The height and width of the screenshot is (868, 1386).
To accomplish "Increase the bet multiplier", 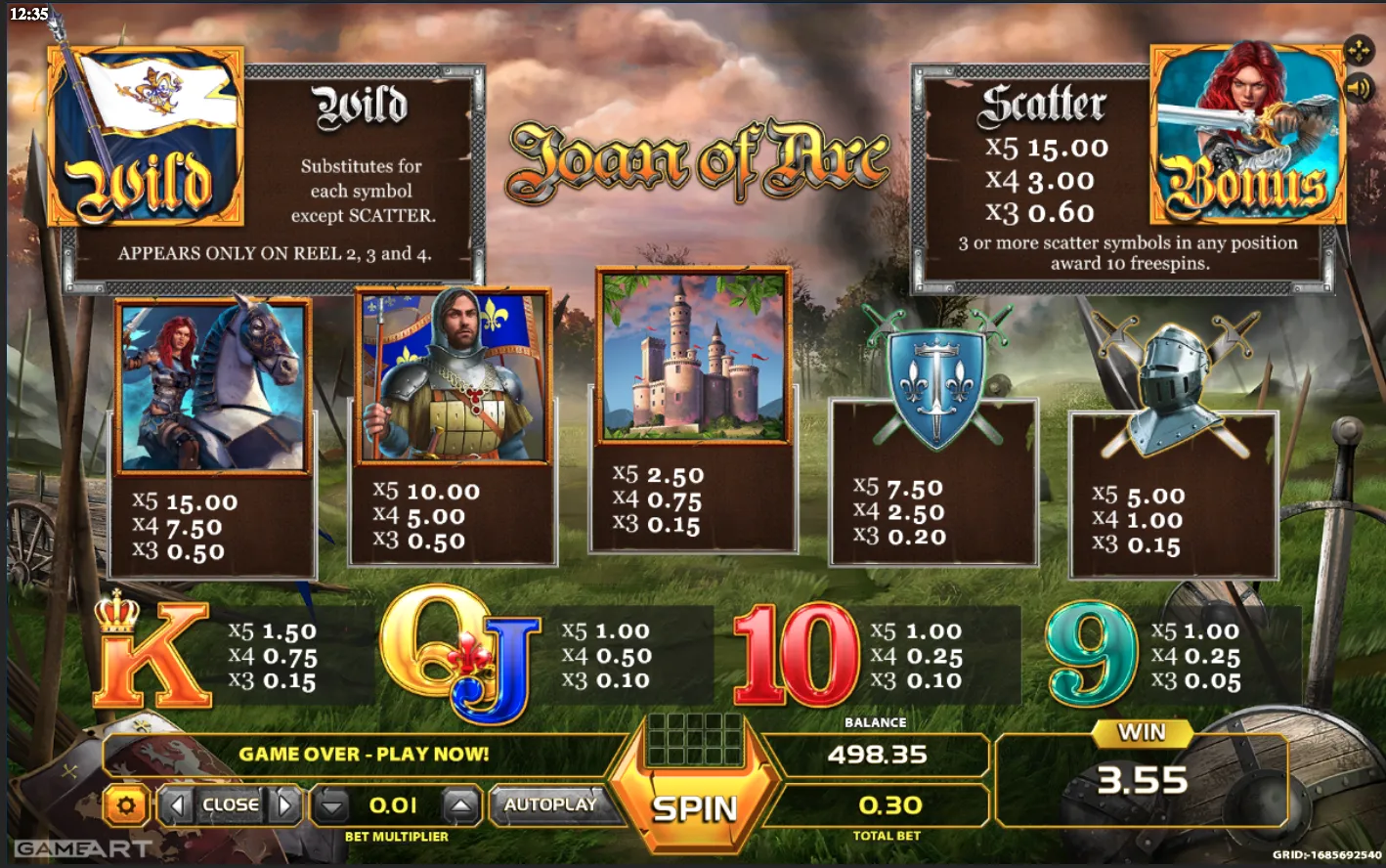I will tap(458, 806).
